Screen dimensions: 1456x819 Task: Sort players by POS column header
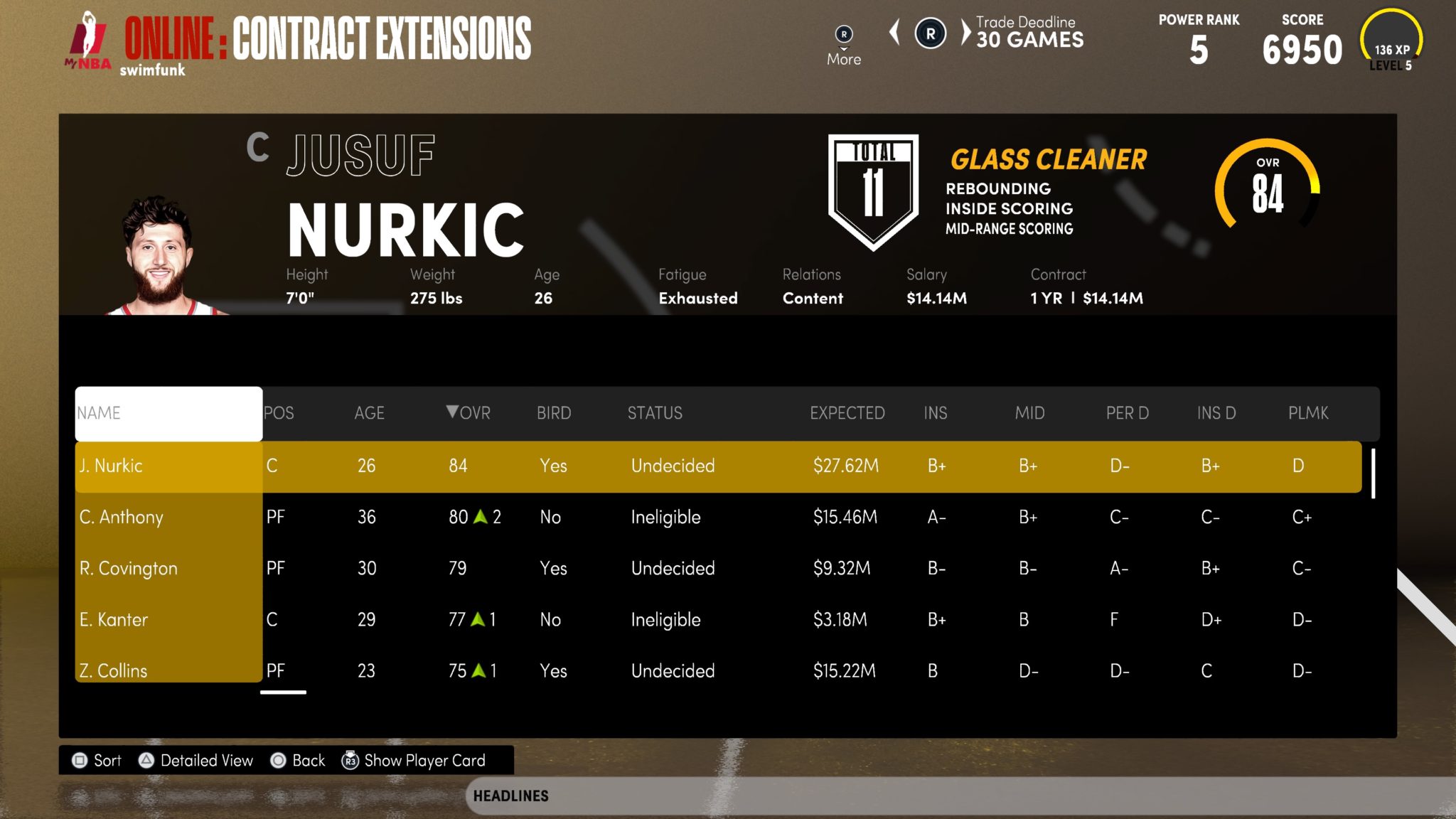pos(279,413)
